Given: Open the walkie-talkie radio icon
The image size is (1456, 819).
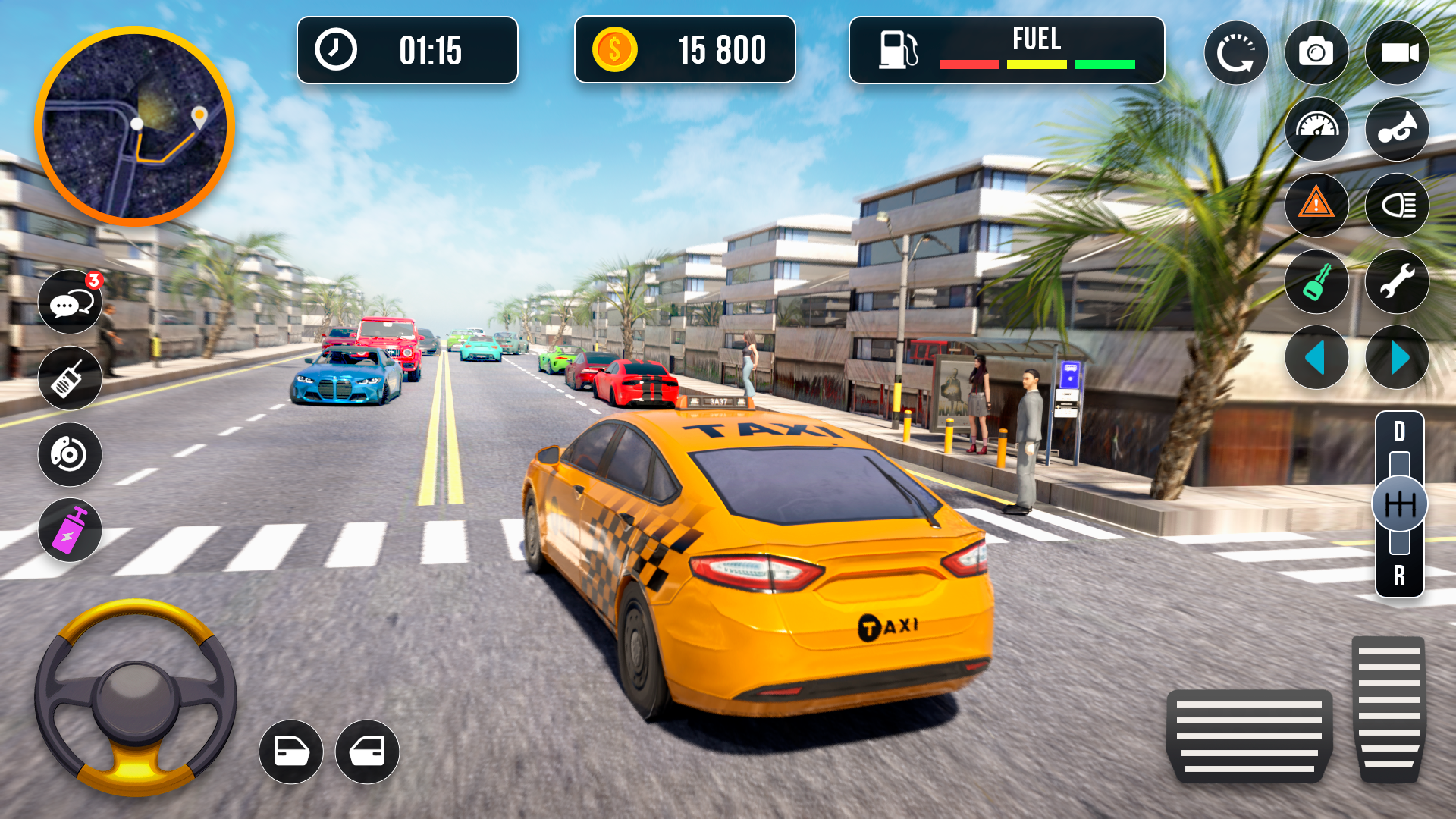Looking at the screenshot, I should click(70, 378).
